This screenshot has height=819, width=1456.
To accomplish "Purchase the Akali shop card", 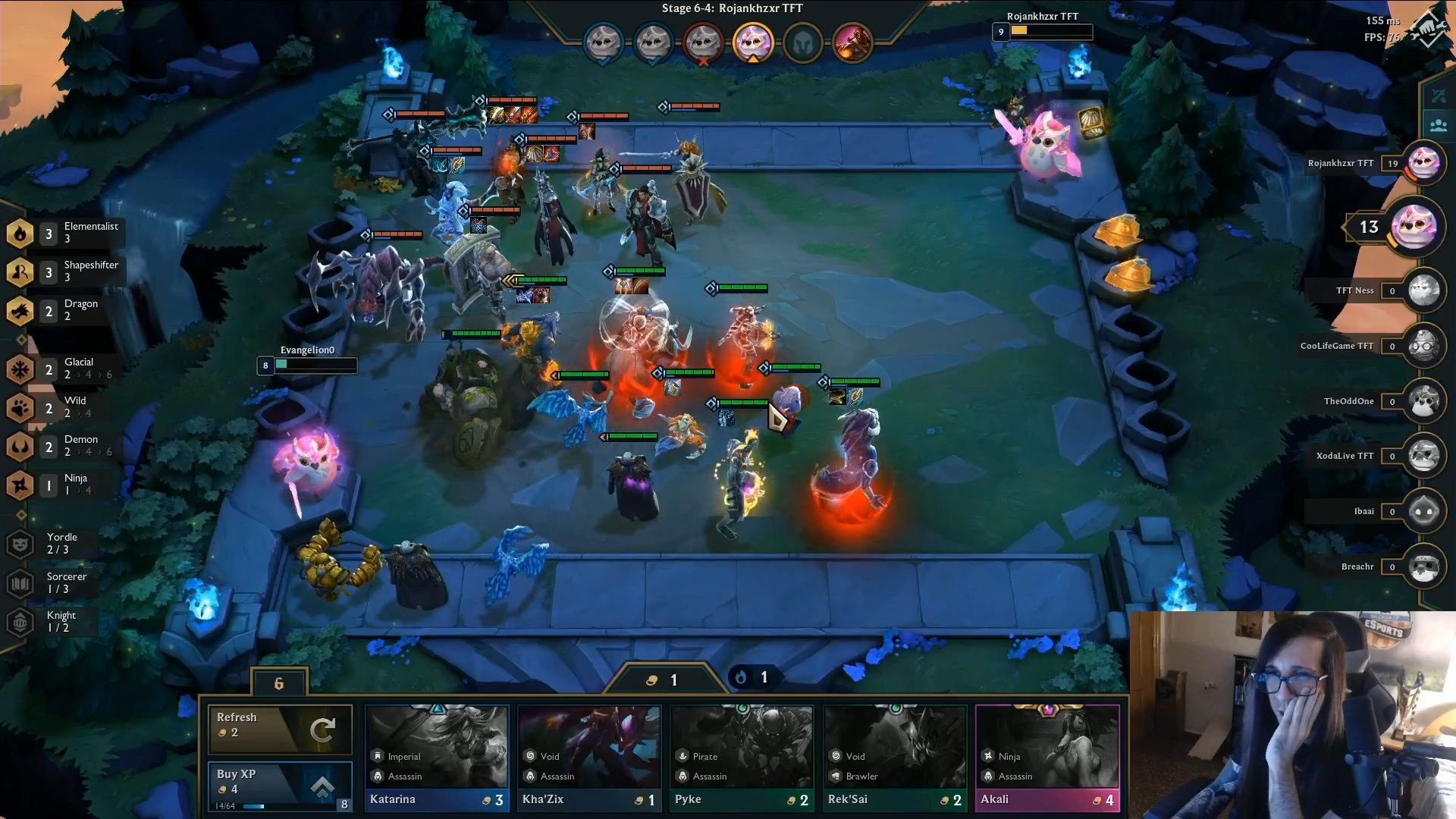I will pyautogui.click(x=1047, y=757).
